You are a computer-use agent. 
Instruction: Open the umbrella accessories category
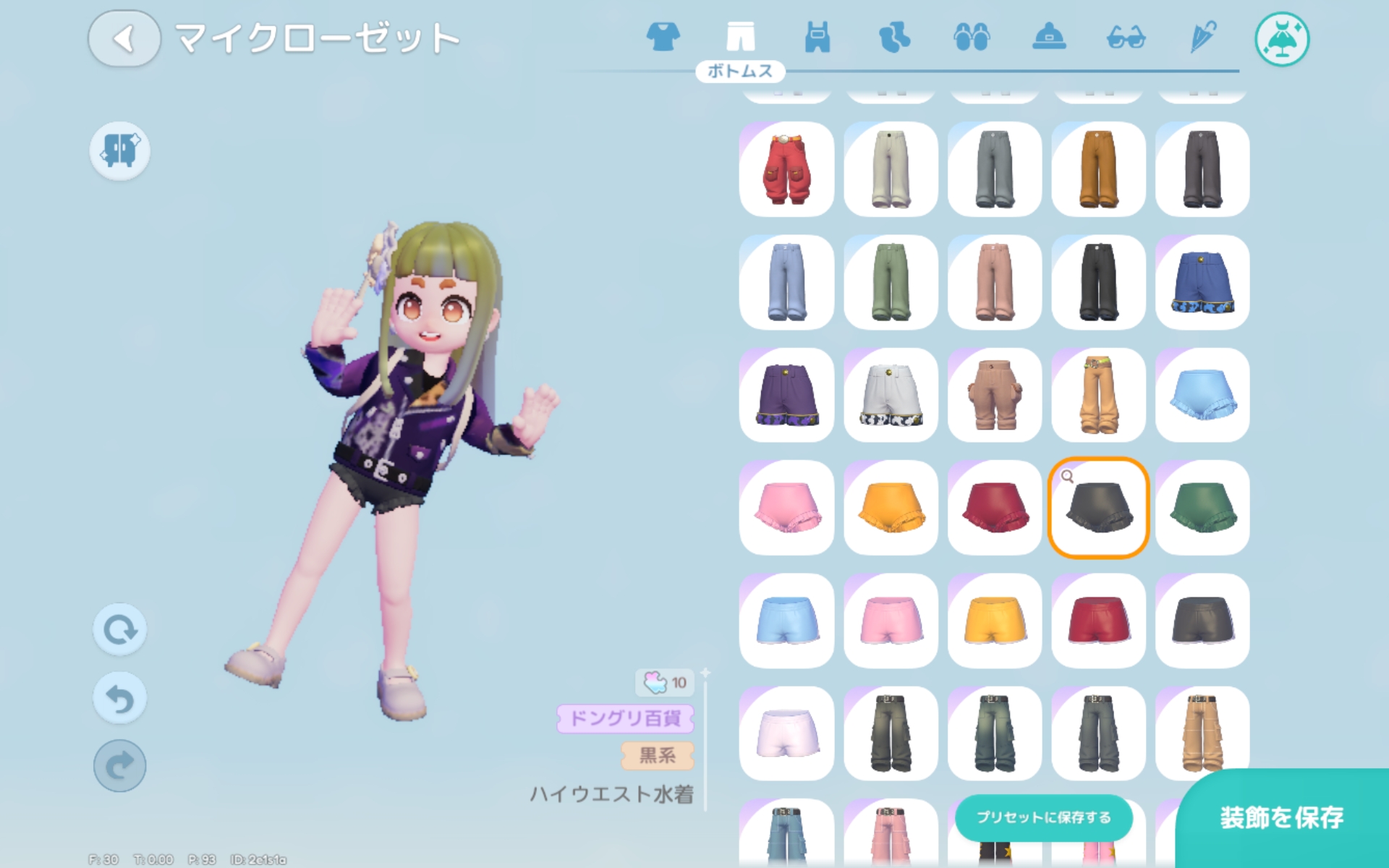(x=1203, y=38)
